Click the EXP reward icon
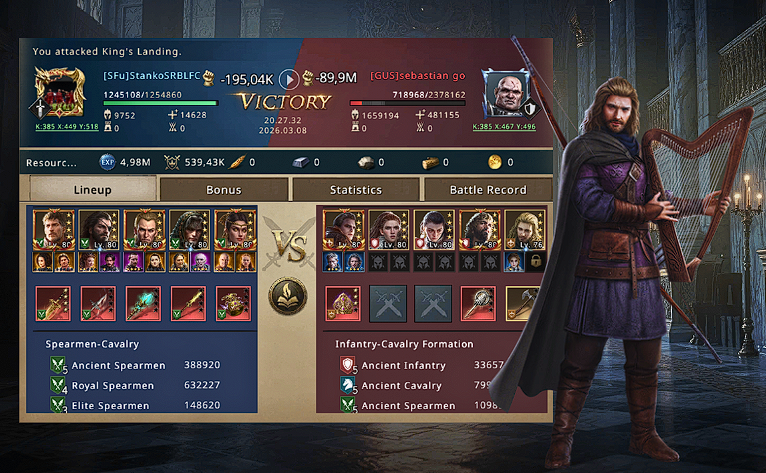Viewport: 766px width, 473px height. coord(108,161)
